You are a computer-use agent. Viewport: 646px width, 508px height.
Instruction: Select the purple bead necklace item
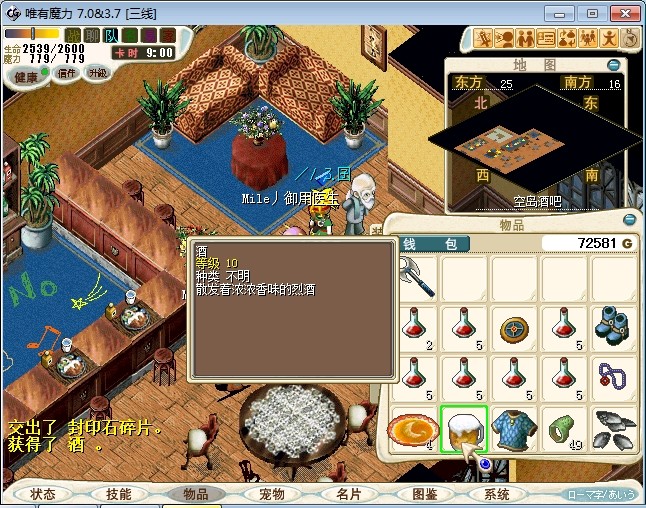click(x=614, y=377)
